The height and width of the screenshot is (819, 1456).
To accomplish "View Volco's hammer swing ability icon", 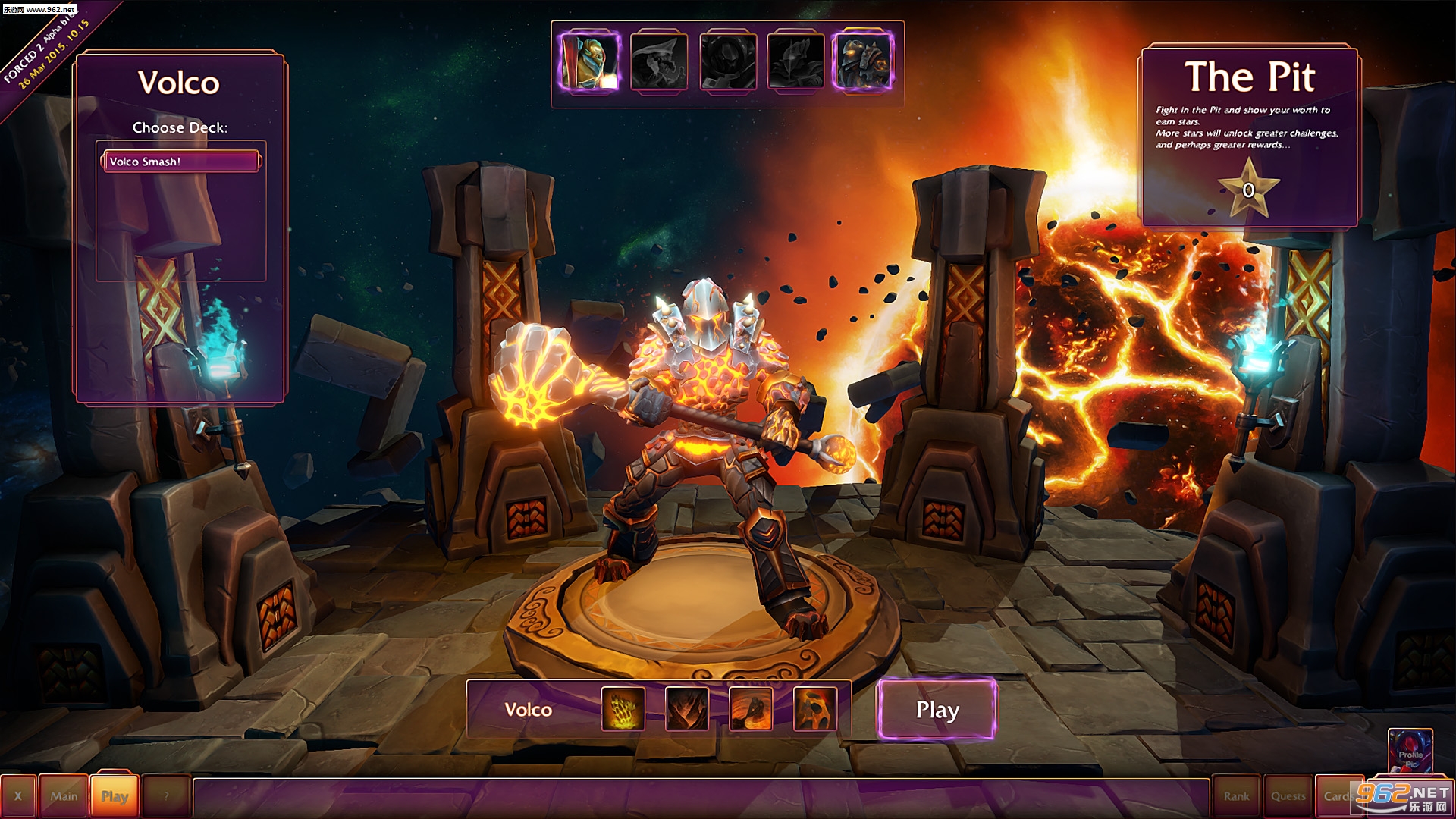I will click(x=751, y=709).
